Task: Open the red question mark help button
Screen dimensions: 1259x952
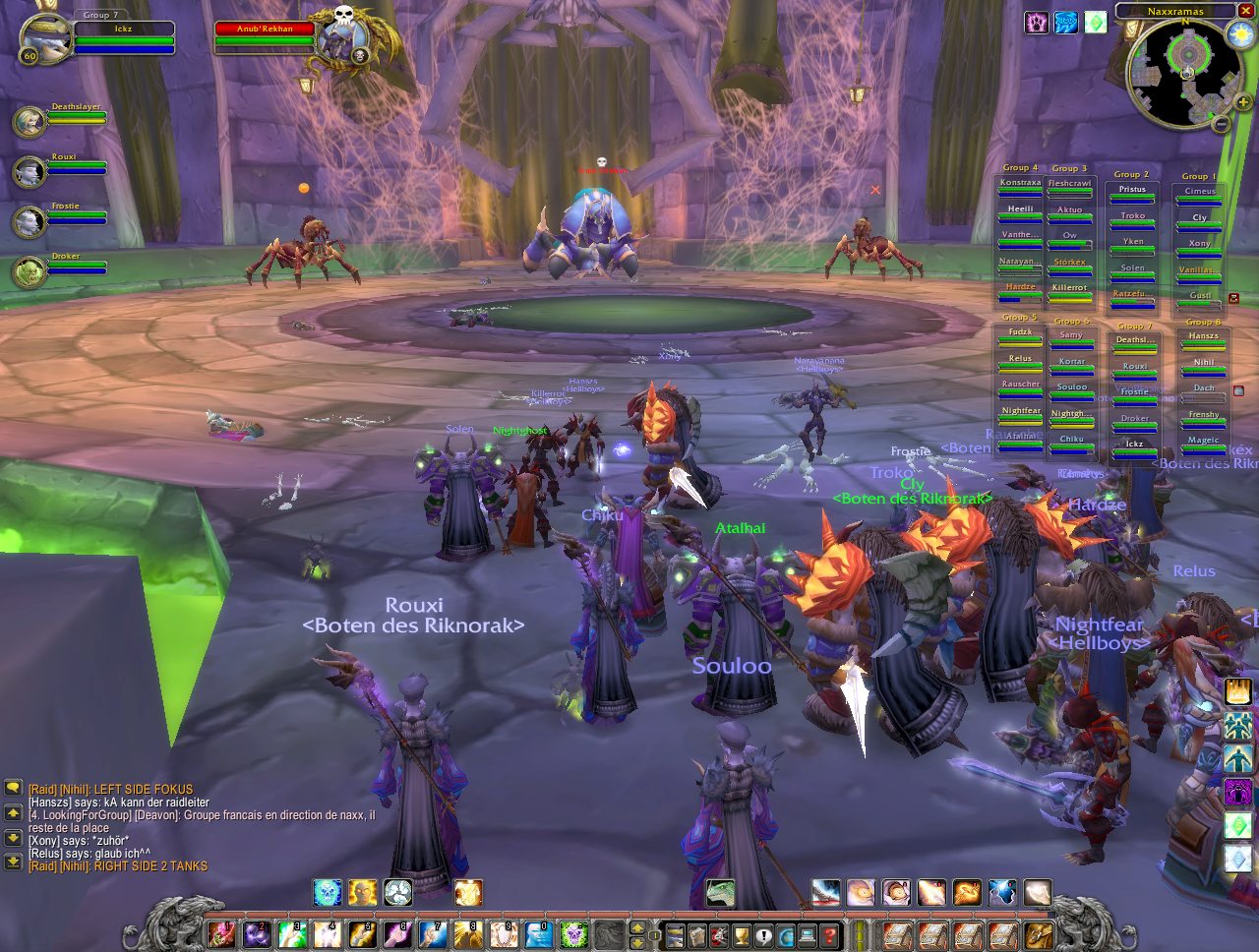Action: tap(830, 934)
